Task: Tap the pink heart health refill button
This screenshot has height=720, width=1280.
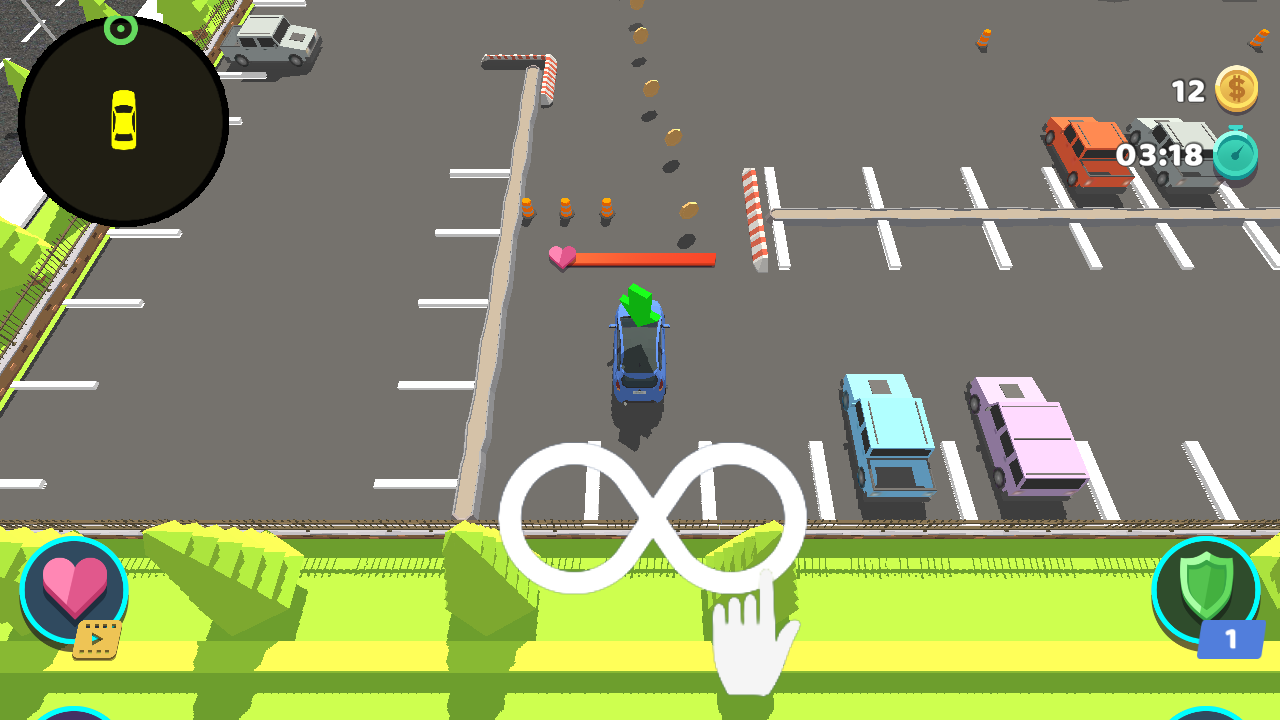Action: click(74, 590)
